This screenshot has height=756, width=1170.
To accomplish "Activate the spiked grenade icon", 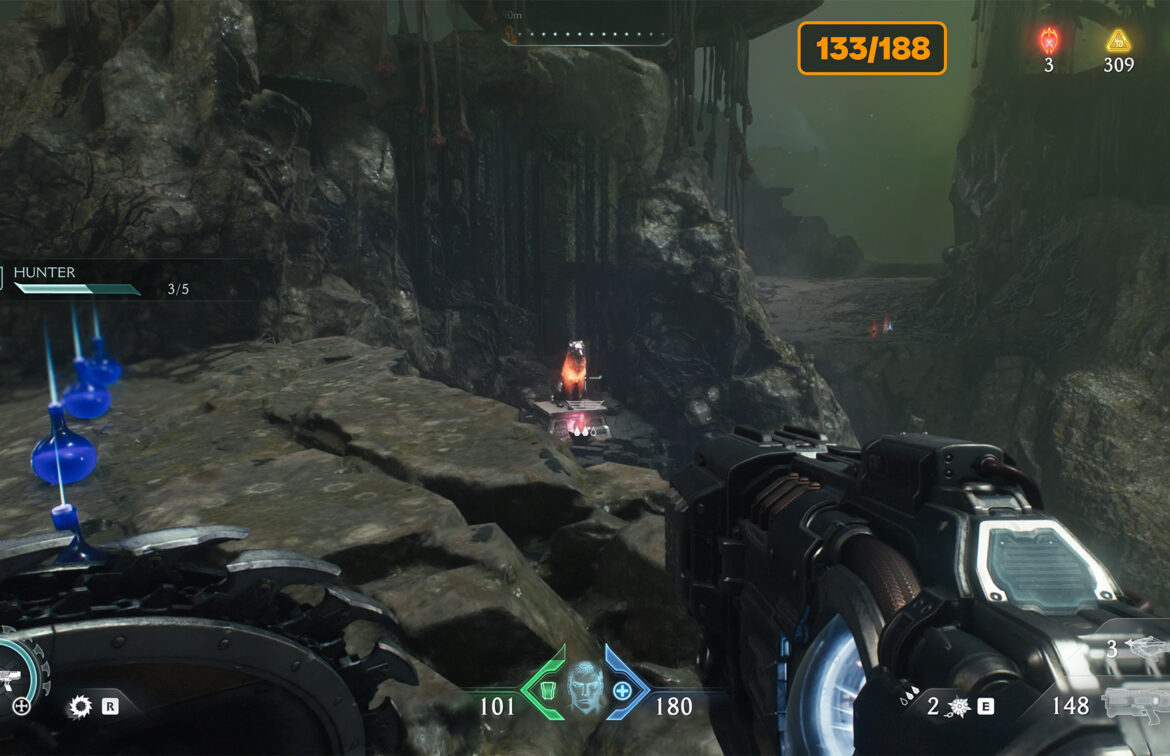I will (959, 707).
